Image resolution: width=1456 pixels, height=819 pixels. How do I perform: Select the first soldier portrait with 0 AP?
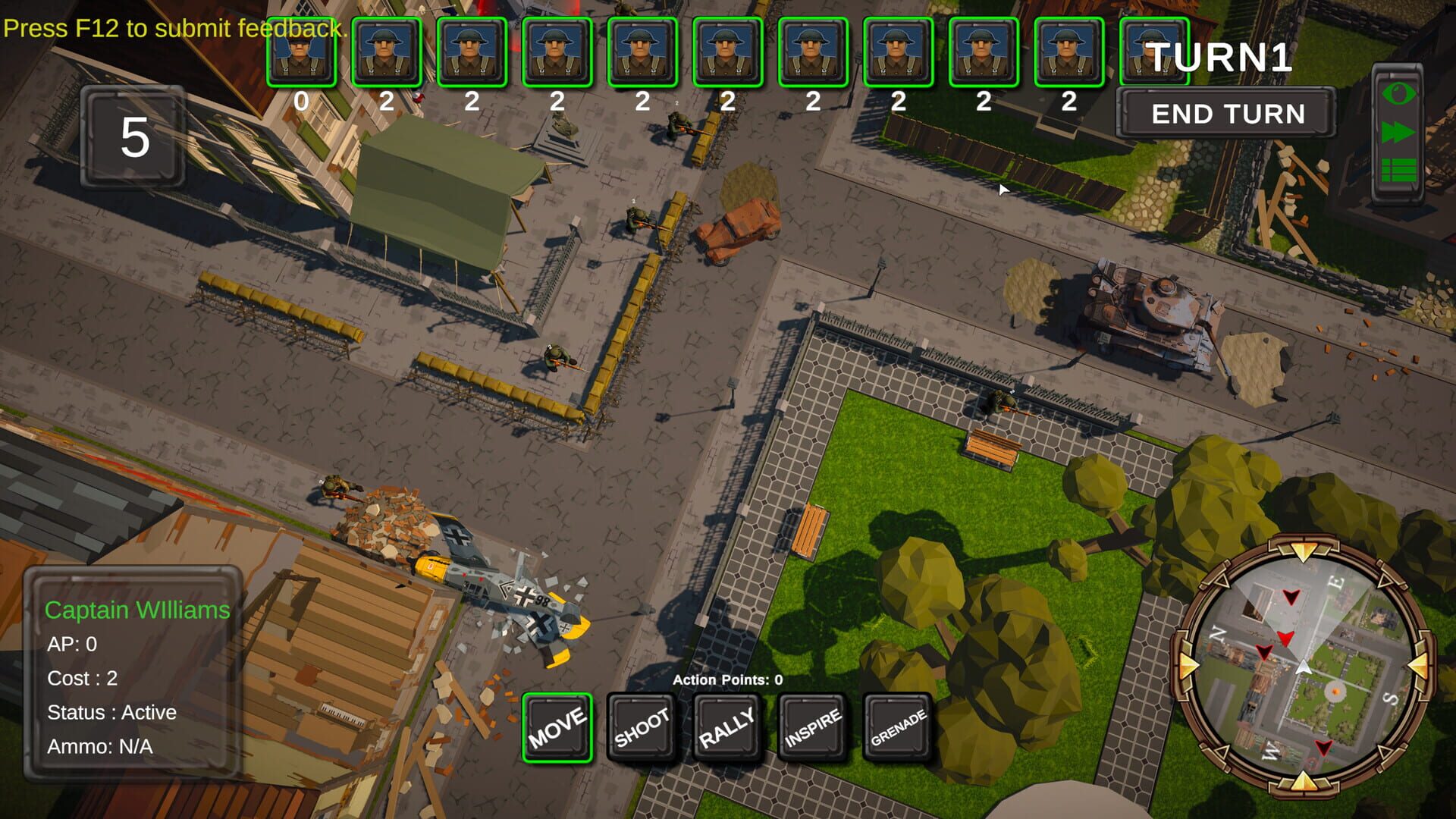tap(301, 51)
